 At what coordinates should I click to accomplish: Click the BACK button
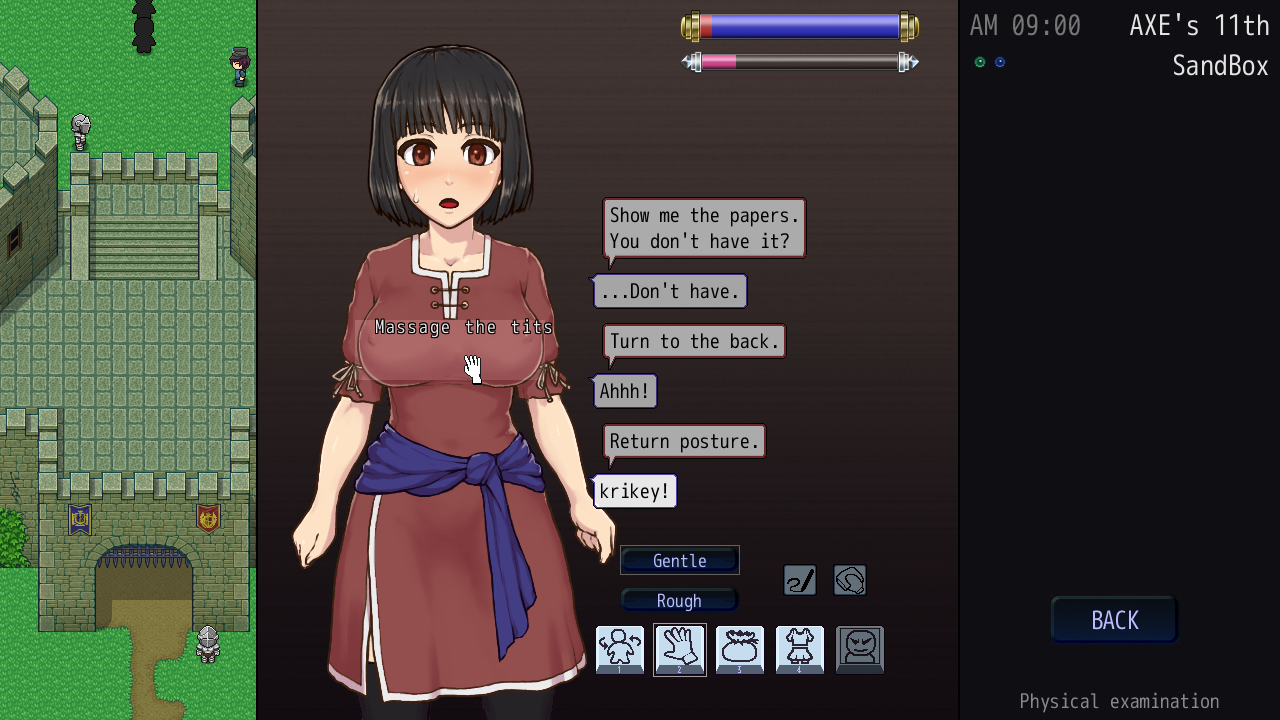(1114, 620)
